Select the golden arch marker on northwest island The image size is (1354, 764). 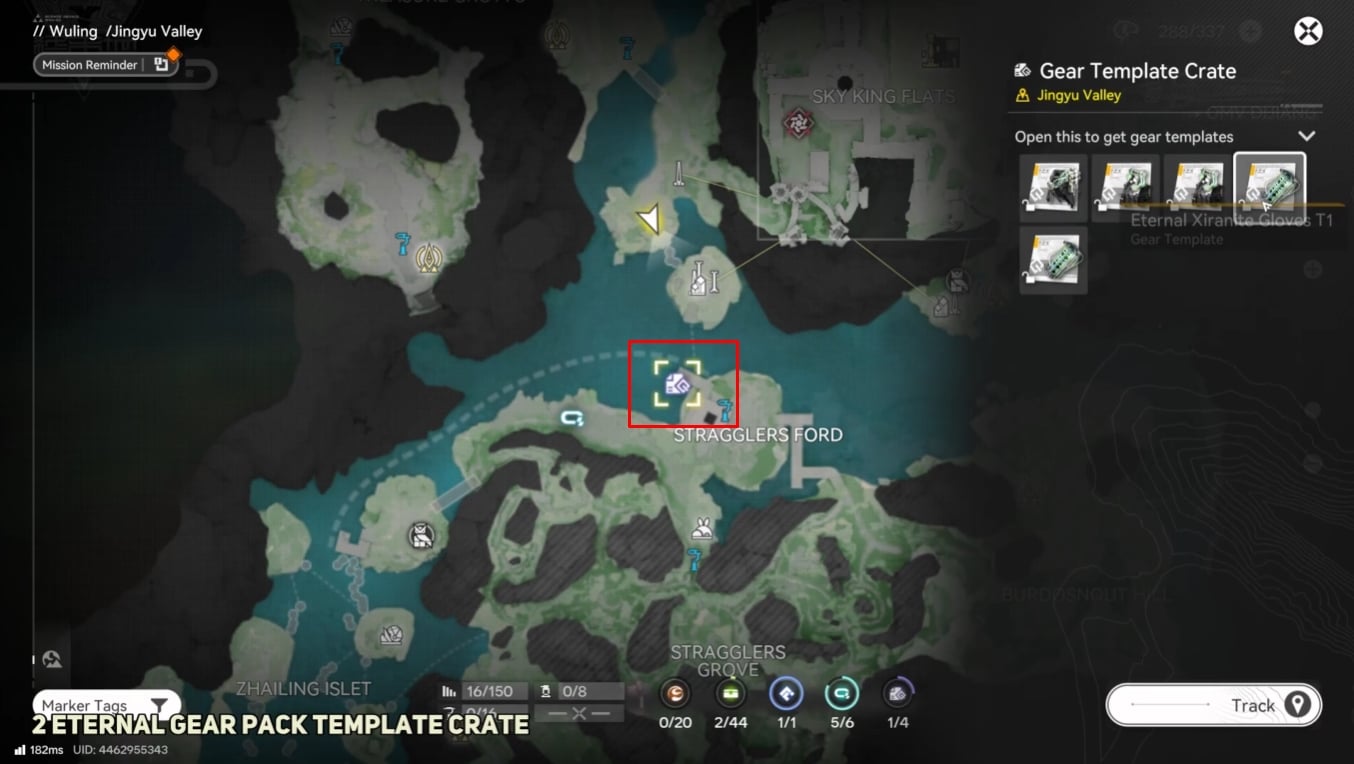[x=428, y=259]
